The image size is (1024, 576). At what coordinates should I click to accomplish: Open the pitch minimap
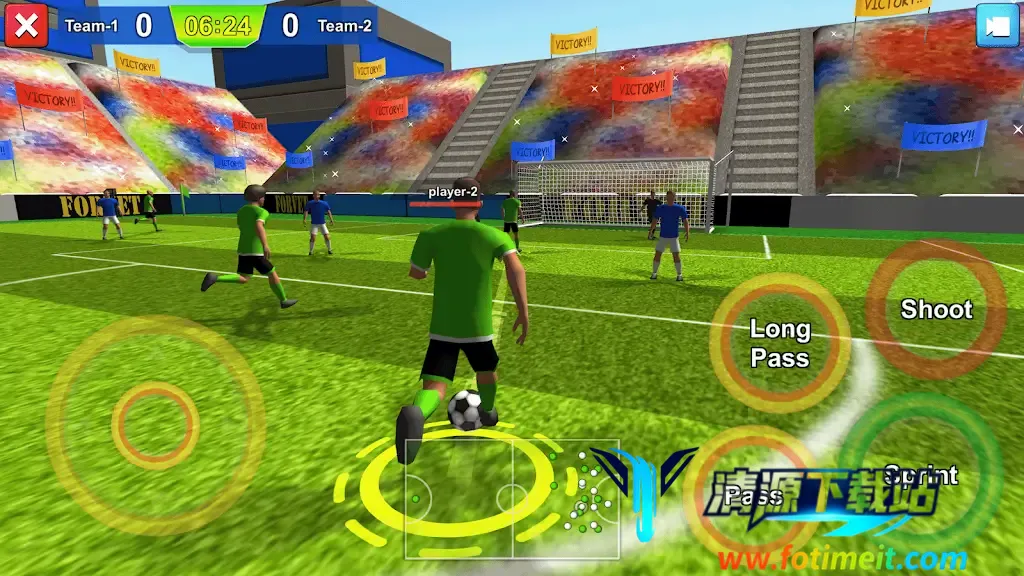[x=512, y=498]
